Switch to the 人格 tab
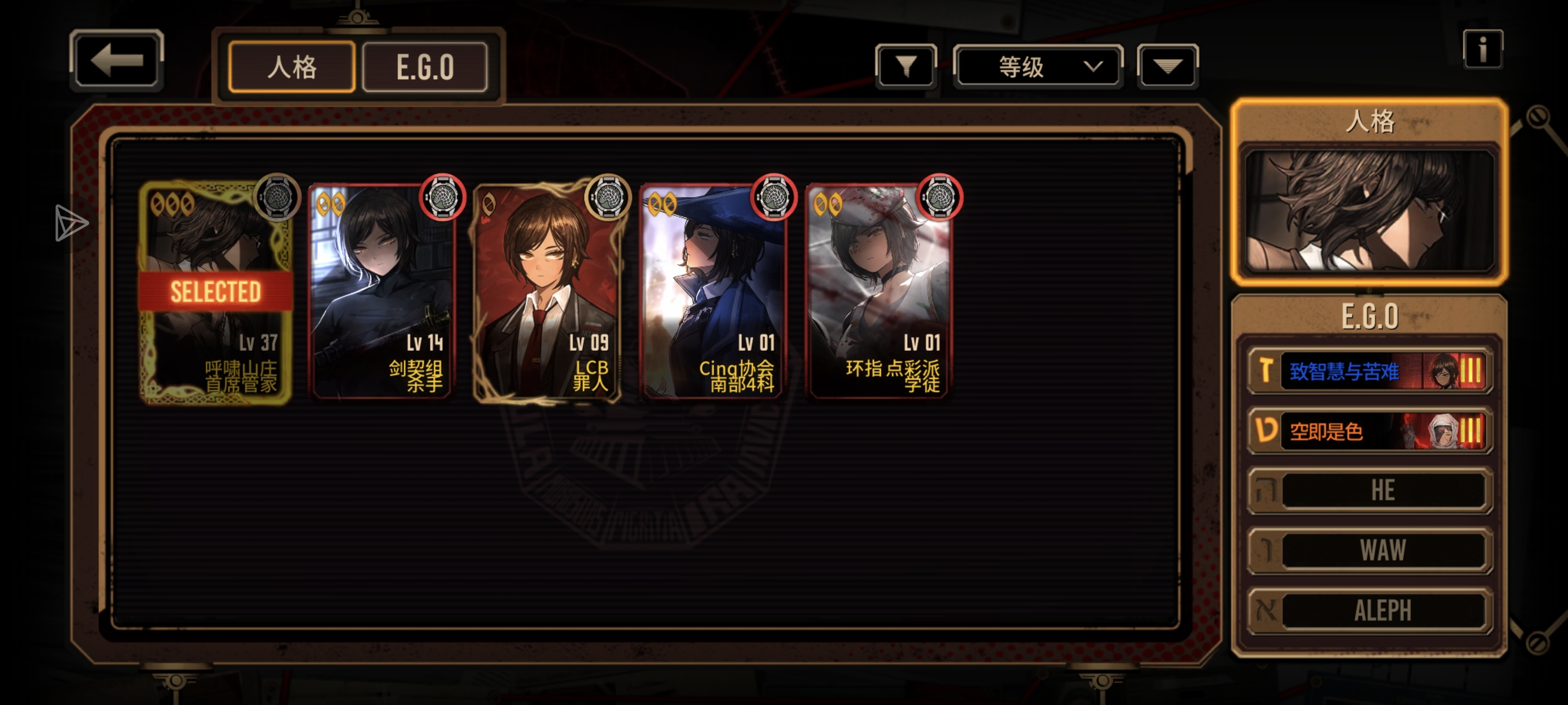1568x705 pixels. click(x=291, y=67)
